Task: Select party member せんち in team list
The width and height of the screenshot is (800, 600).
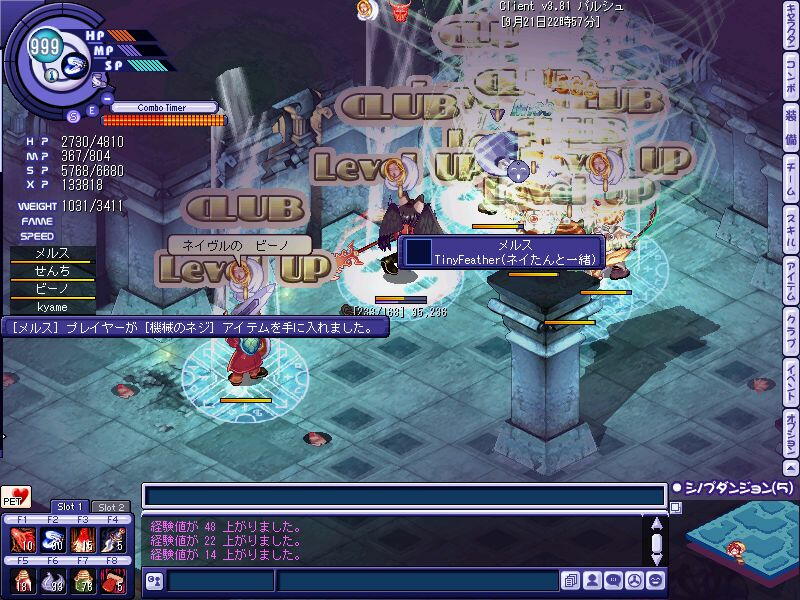Action: (52, 270)
